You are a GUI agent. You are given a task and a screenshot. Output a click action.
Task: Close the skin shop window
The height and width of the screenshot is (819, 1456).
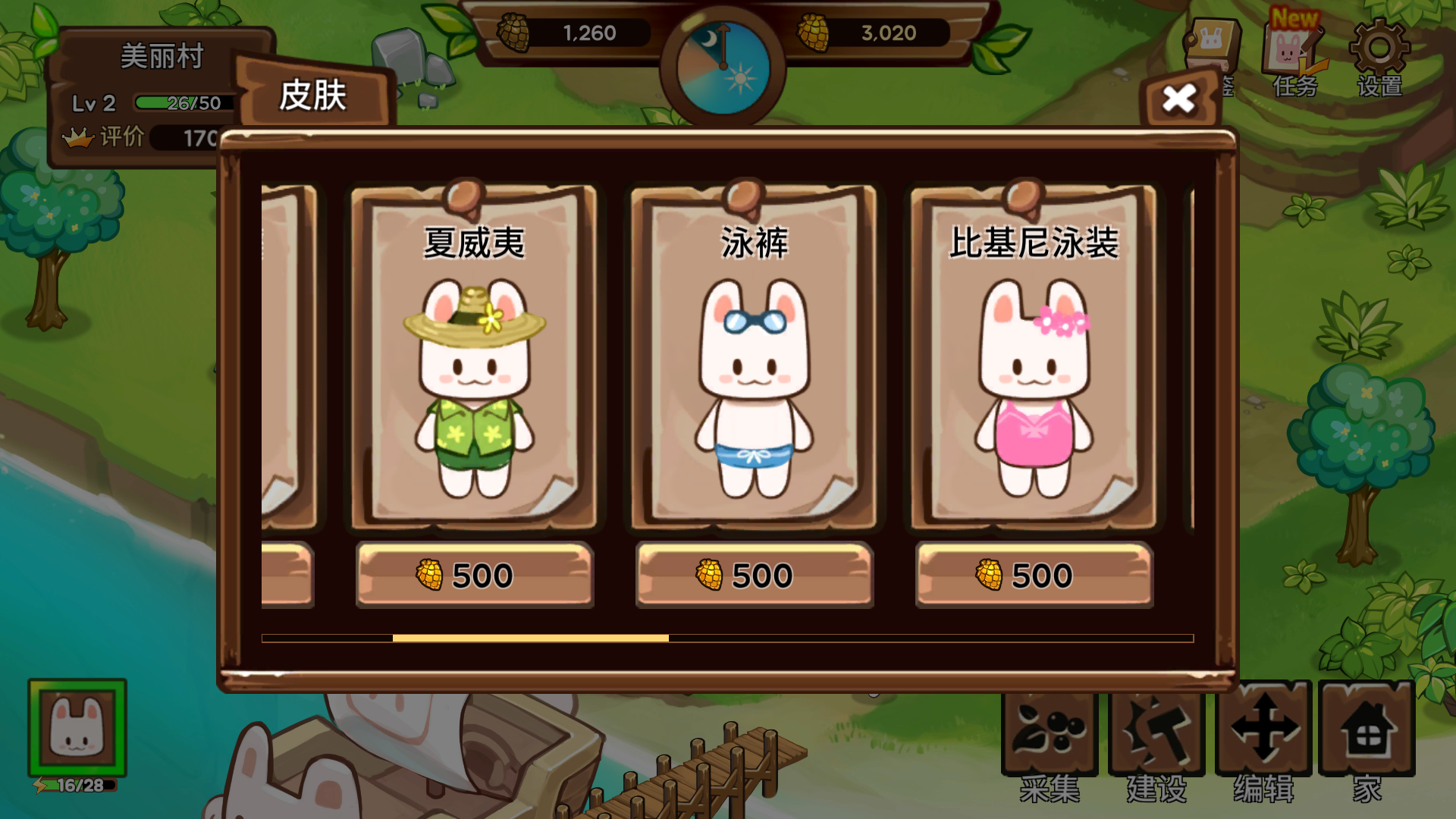1178,99
